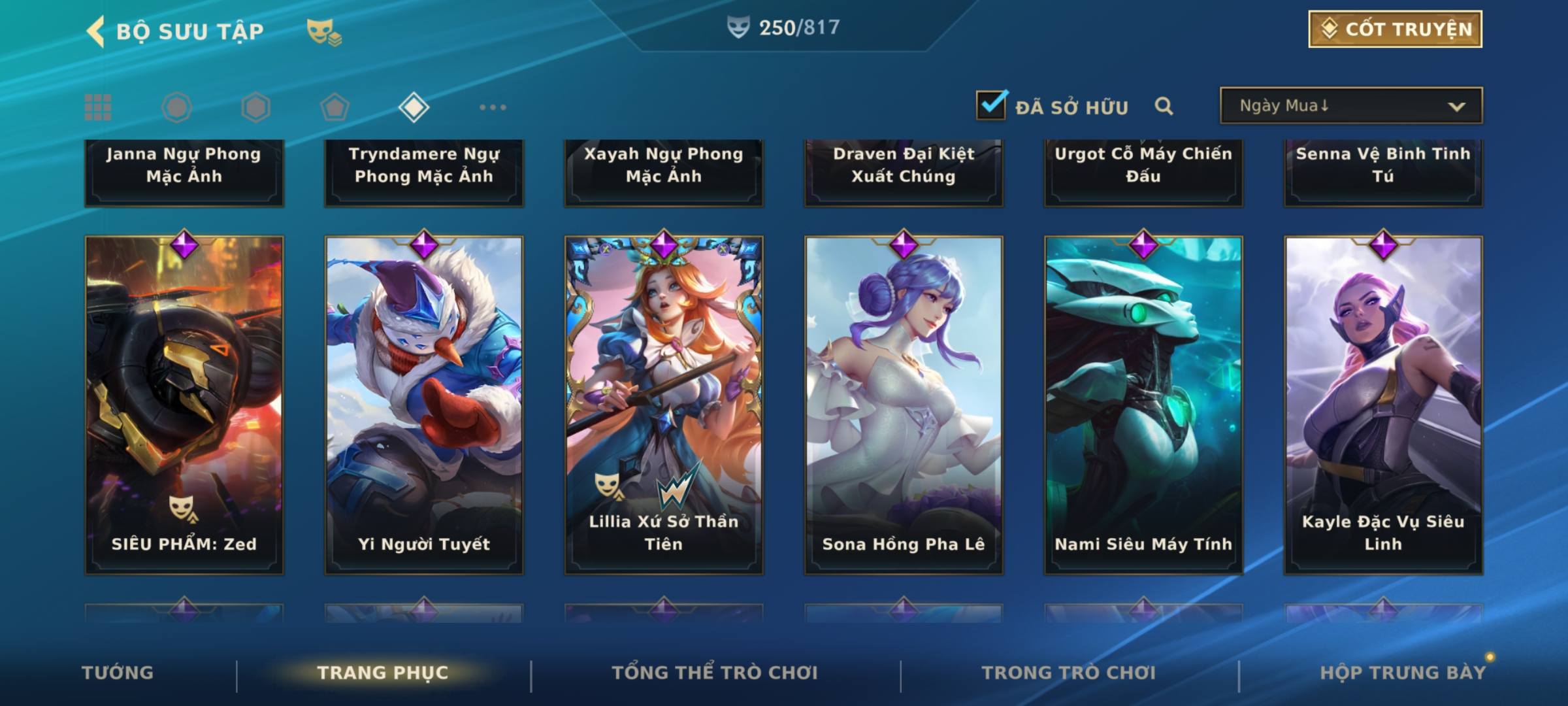The width and height of the screenshot is (1568, 706).
Task: Go to the Hộp Trưng Bày tab
Action: pyautogui.click(x=1403, y=673)
